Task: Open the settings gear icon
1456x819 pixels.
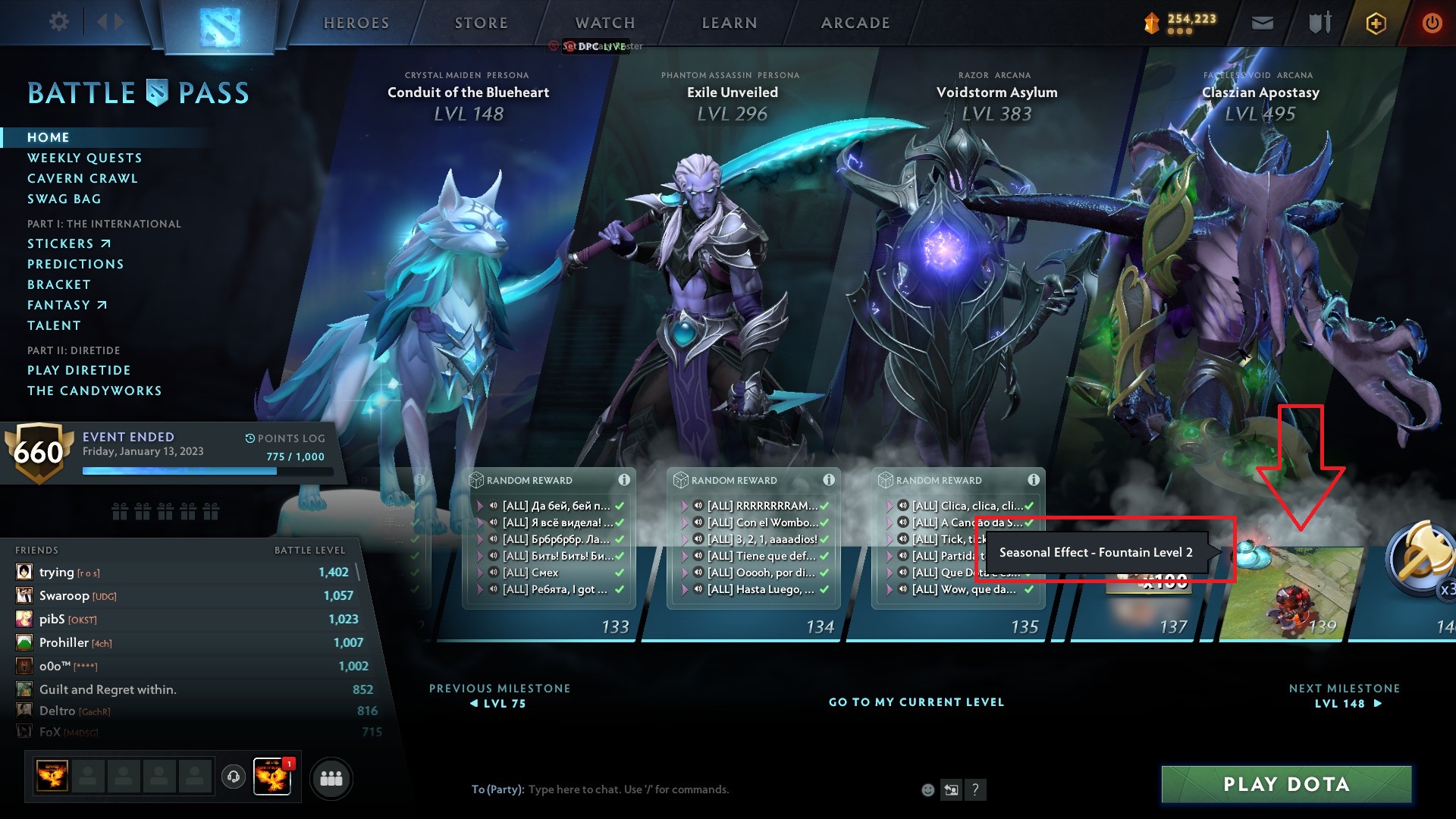Action: 58,22
